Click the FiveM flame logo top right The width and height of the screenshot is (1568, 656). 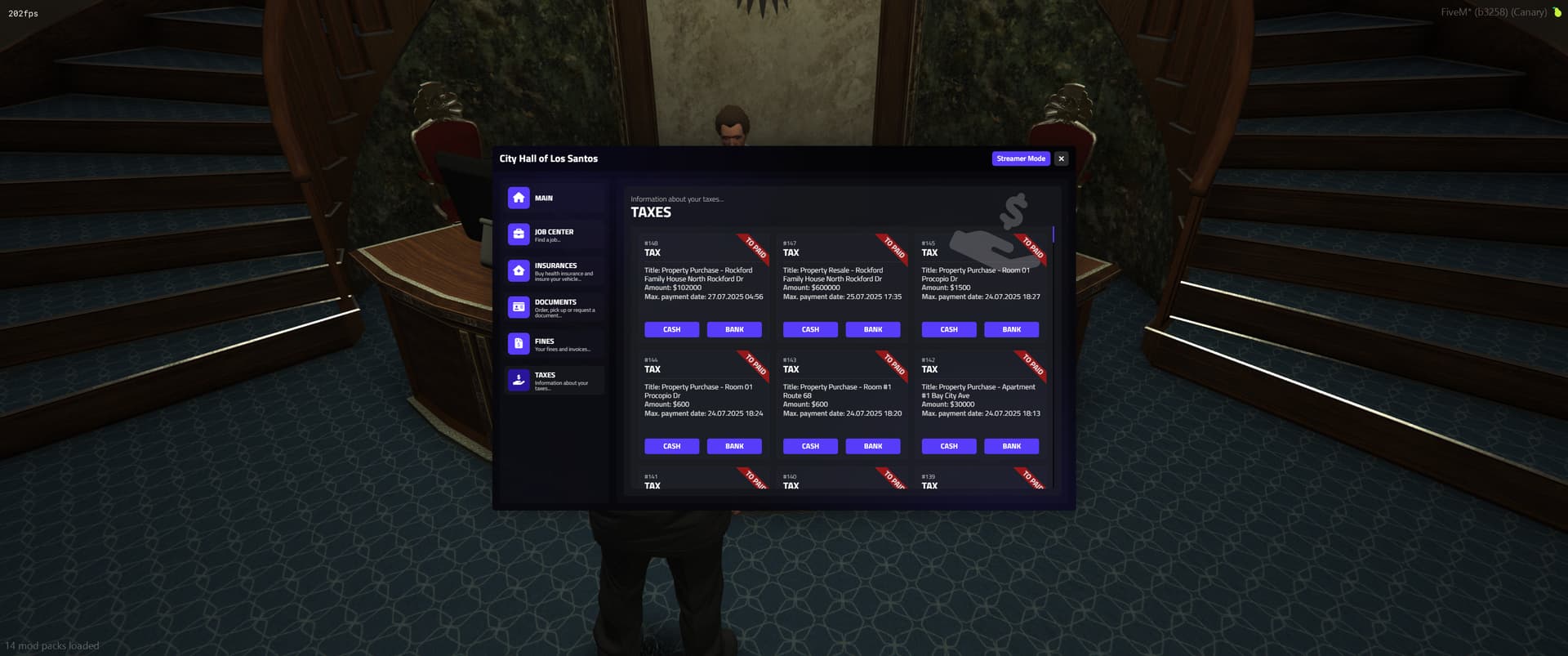point(1558,12)
